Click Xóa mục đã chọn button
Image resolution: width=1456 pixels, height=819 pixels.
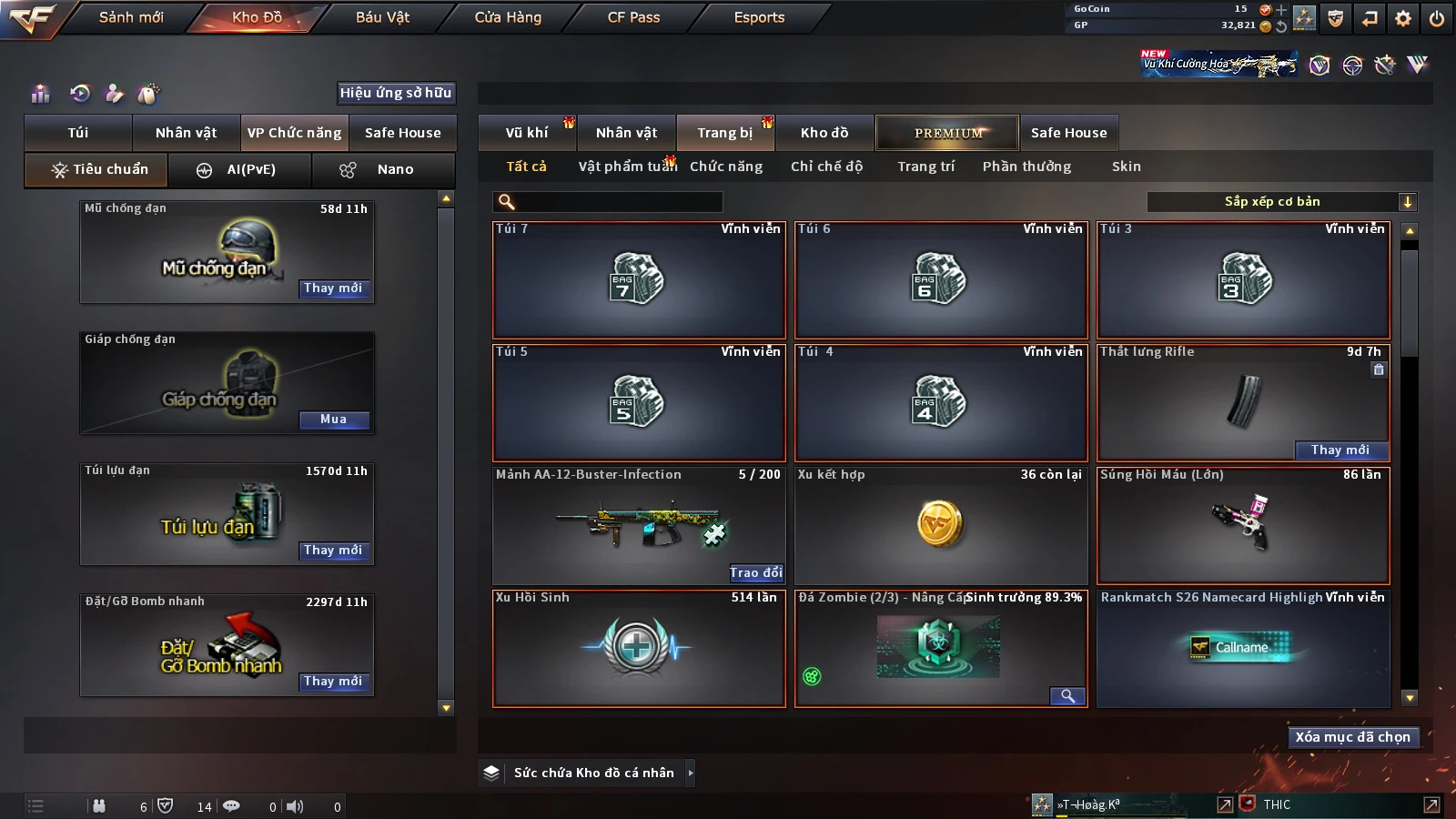tap(1352, 737)
